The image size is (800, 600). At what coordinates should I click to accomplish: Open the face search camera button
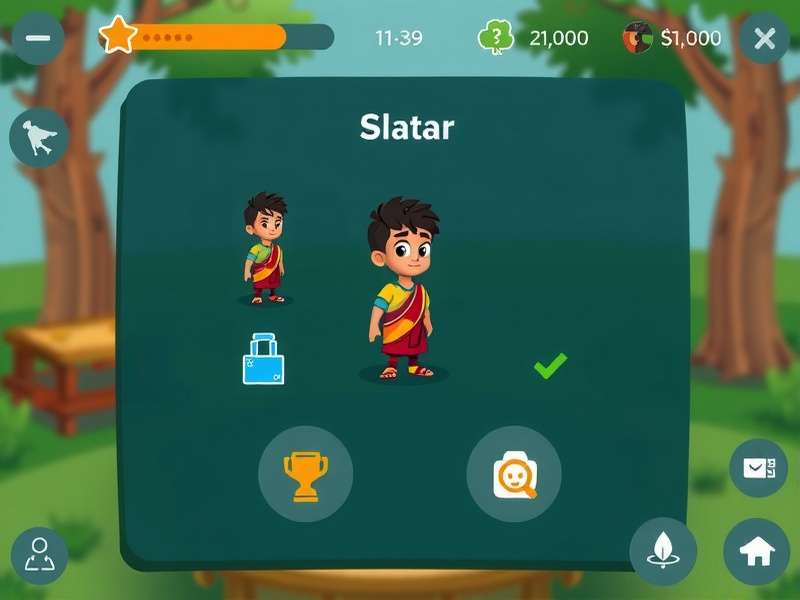[514, 474]
